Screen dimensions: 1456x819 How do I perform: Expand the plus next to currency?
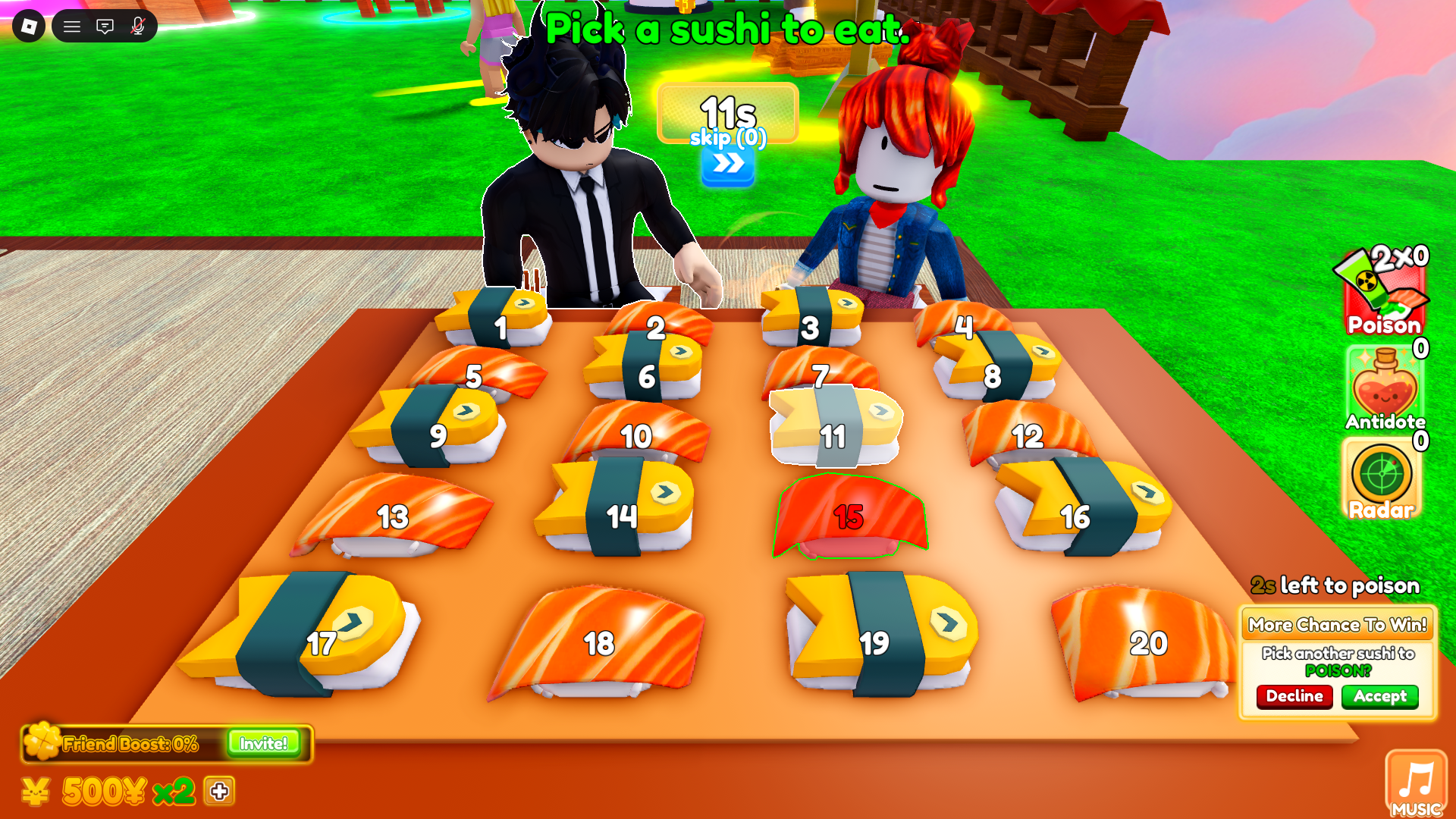tap(219, 792)
